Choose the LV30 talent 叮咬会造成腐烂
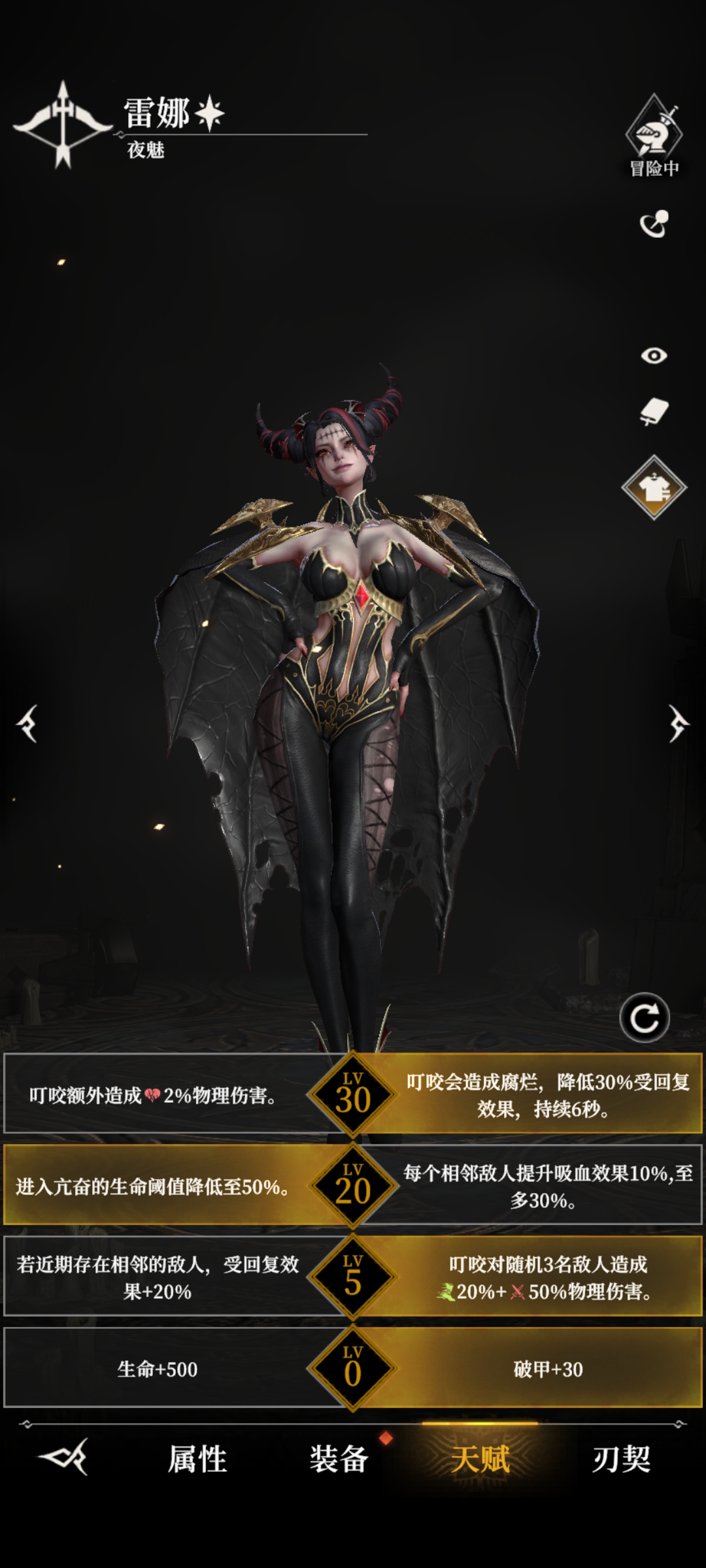 (548, 1095)
